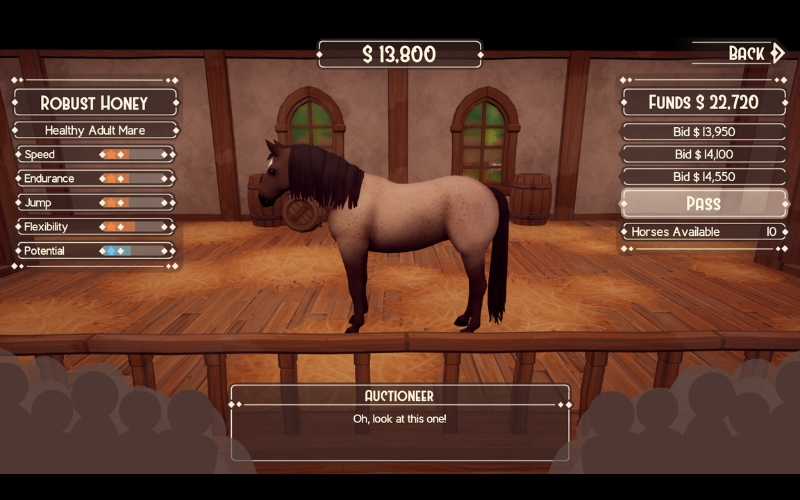Viewport: 800px width, 500px height.
Task: Choose the $14,550 bid option
Action: click(704, 177)
